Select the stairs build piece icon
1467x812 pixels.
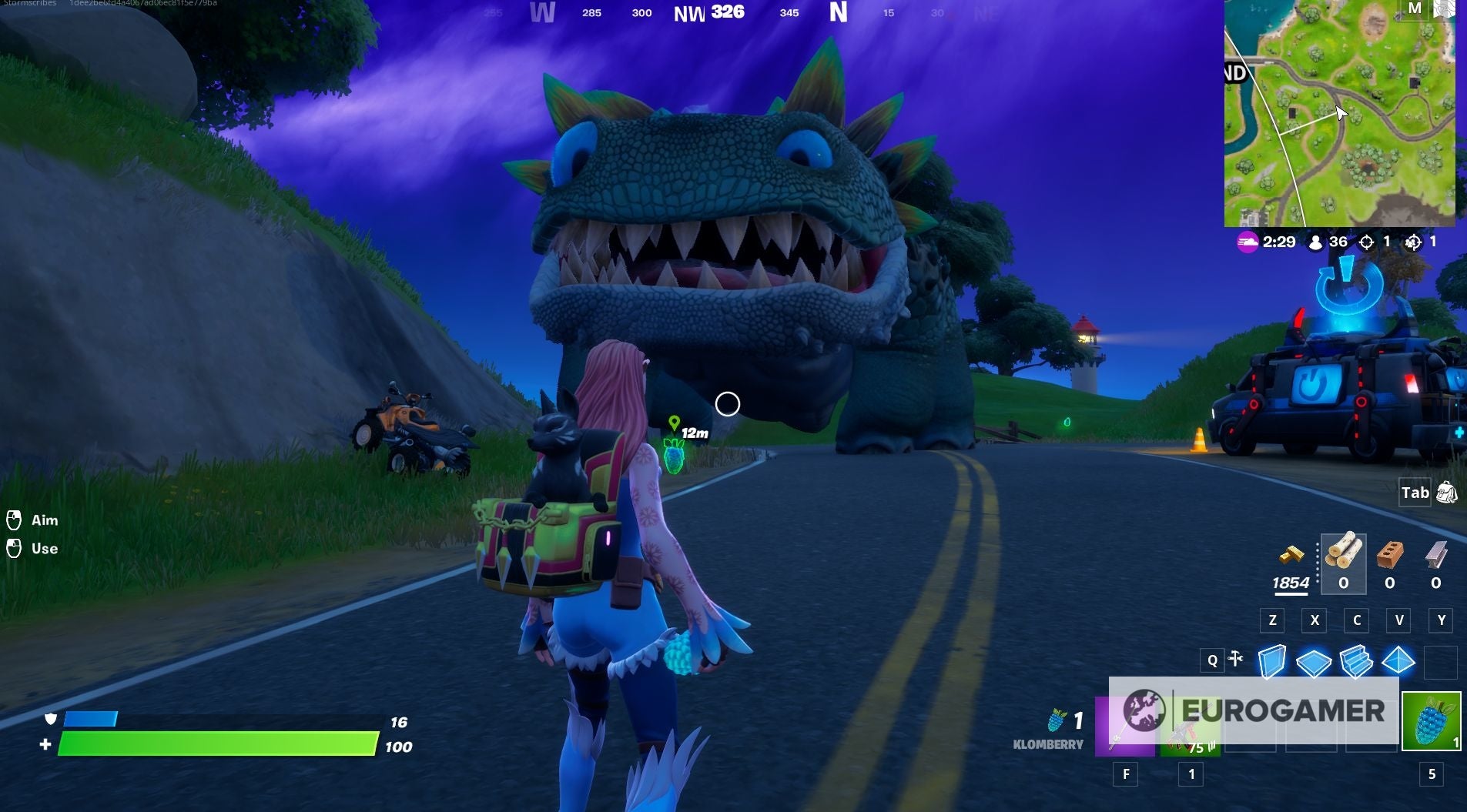[1357, 660]
